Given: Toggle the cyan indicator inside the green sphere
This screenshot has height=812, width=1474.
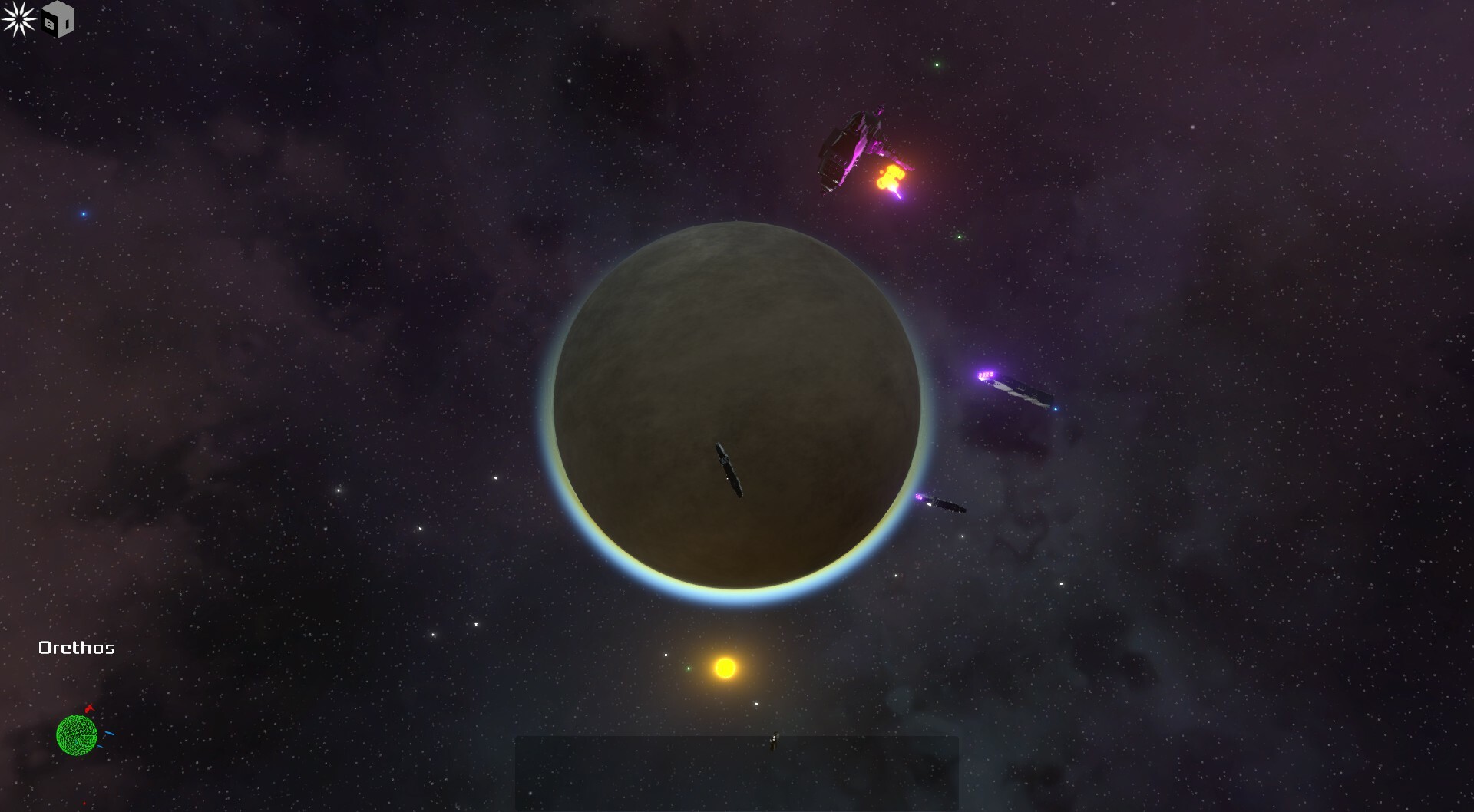Looking at the screenshot, I should 76,741.
